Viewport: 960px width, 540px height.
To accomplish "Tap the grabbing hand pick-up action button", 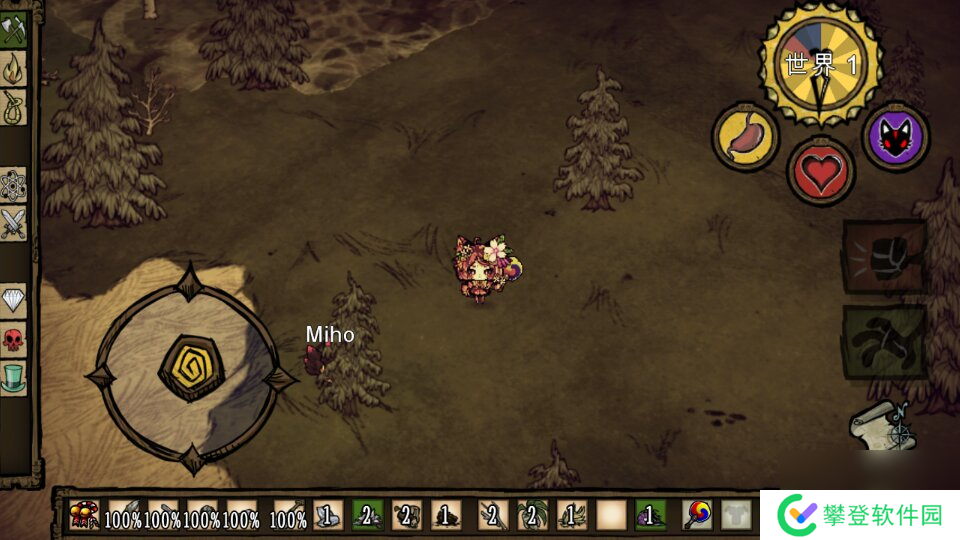I will pyautogui.click(x=884, y=341).
